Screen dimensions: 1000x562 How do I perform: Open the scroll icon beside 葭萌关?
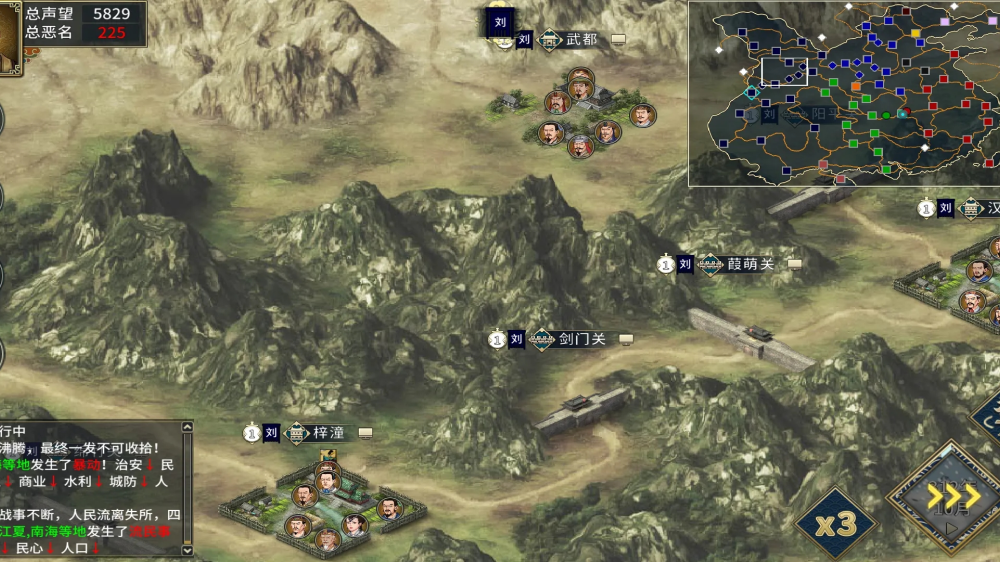(795, 264)
